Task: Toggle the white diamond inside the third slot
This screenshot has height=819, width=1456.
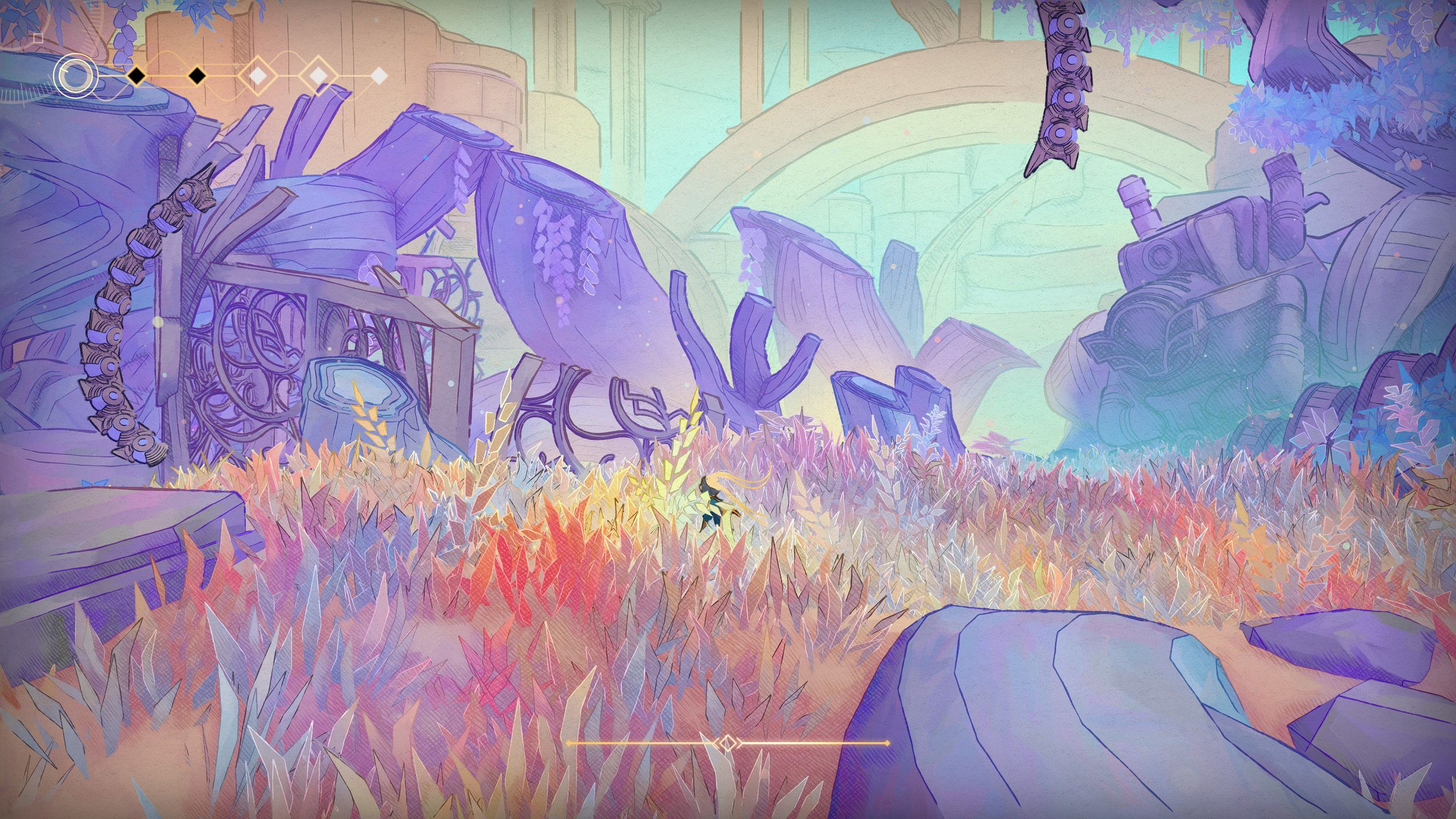Action: pyautogui.click(x=257, y=76)
